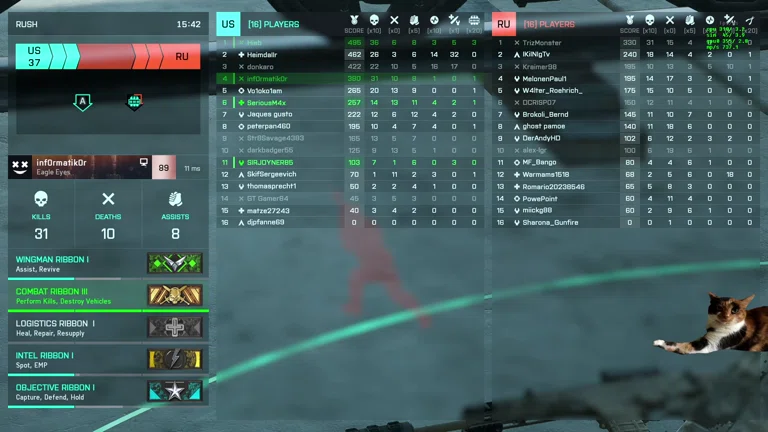Select player PowePoint in the RU team

540,198
